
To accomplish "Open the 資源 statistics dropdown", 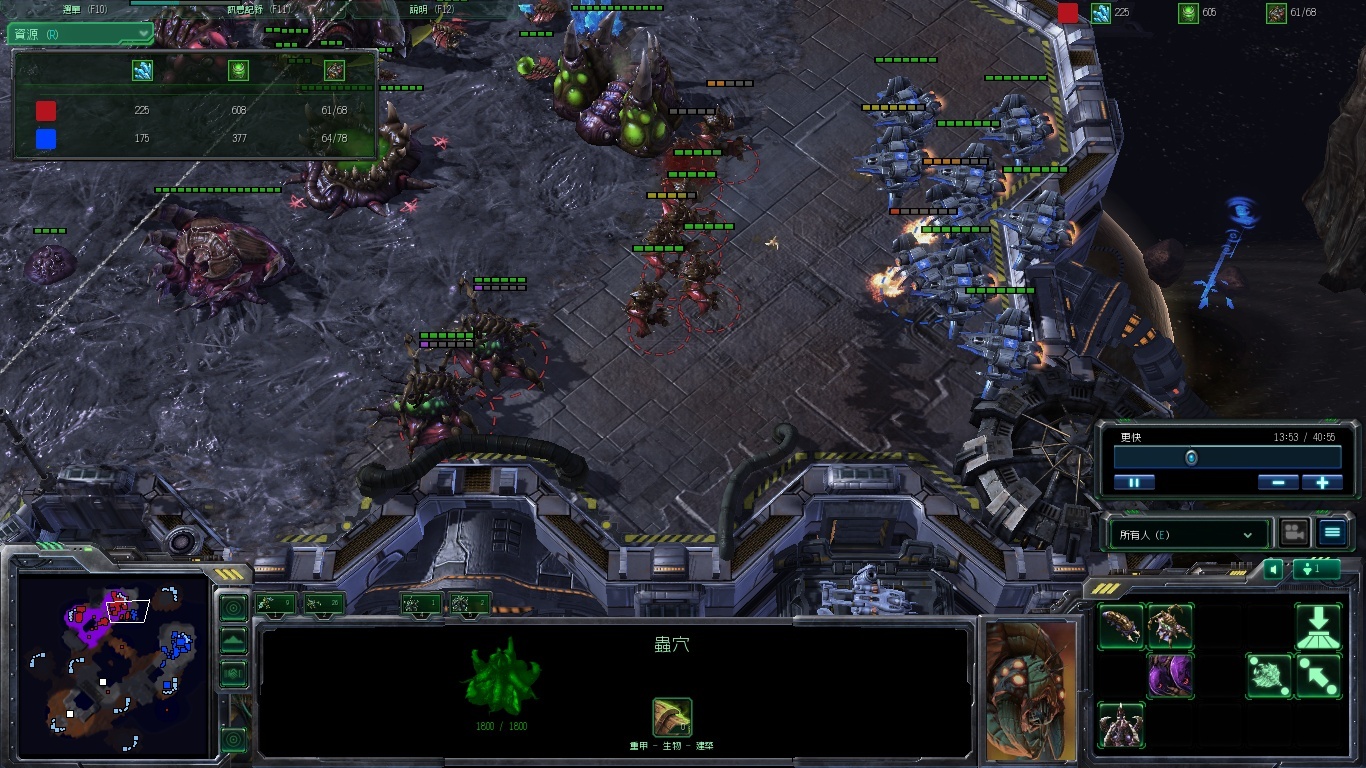I will [81, 34].
